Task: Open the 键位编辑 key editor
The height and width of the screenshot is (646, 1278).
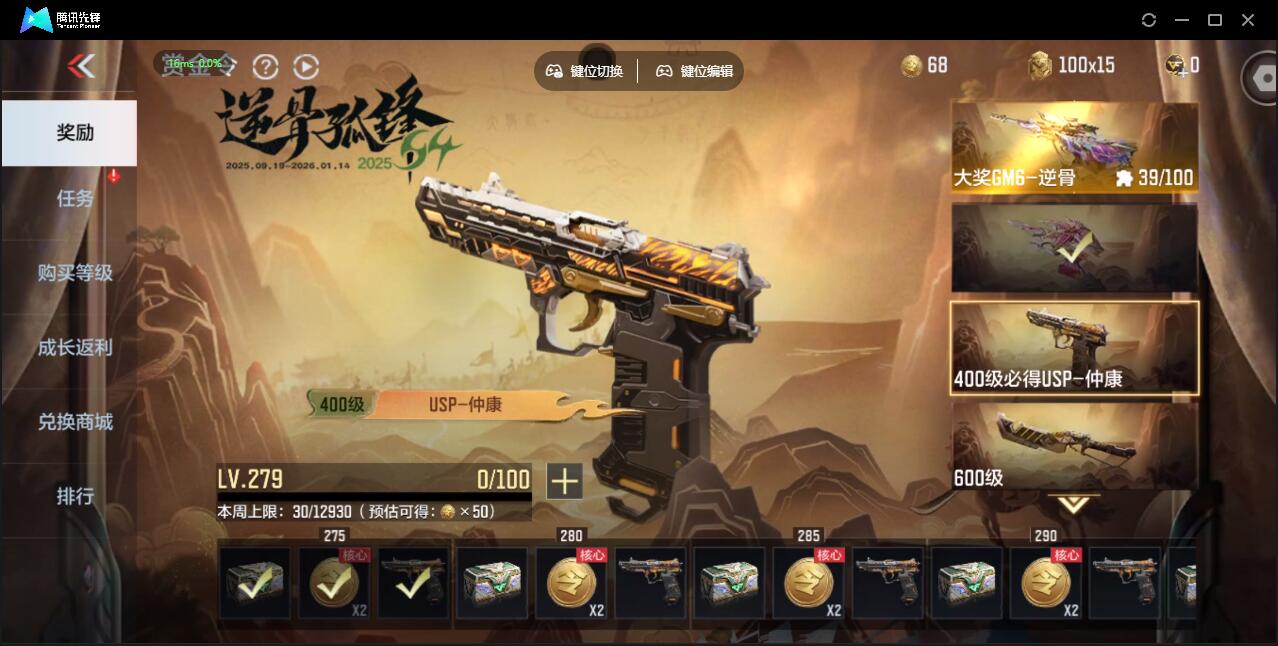Action: coord(695,71)
